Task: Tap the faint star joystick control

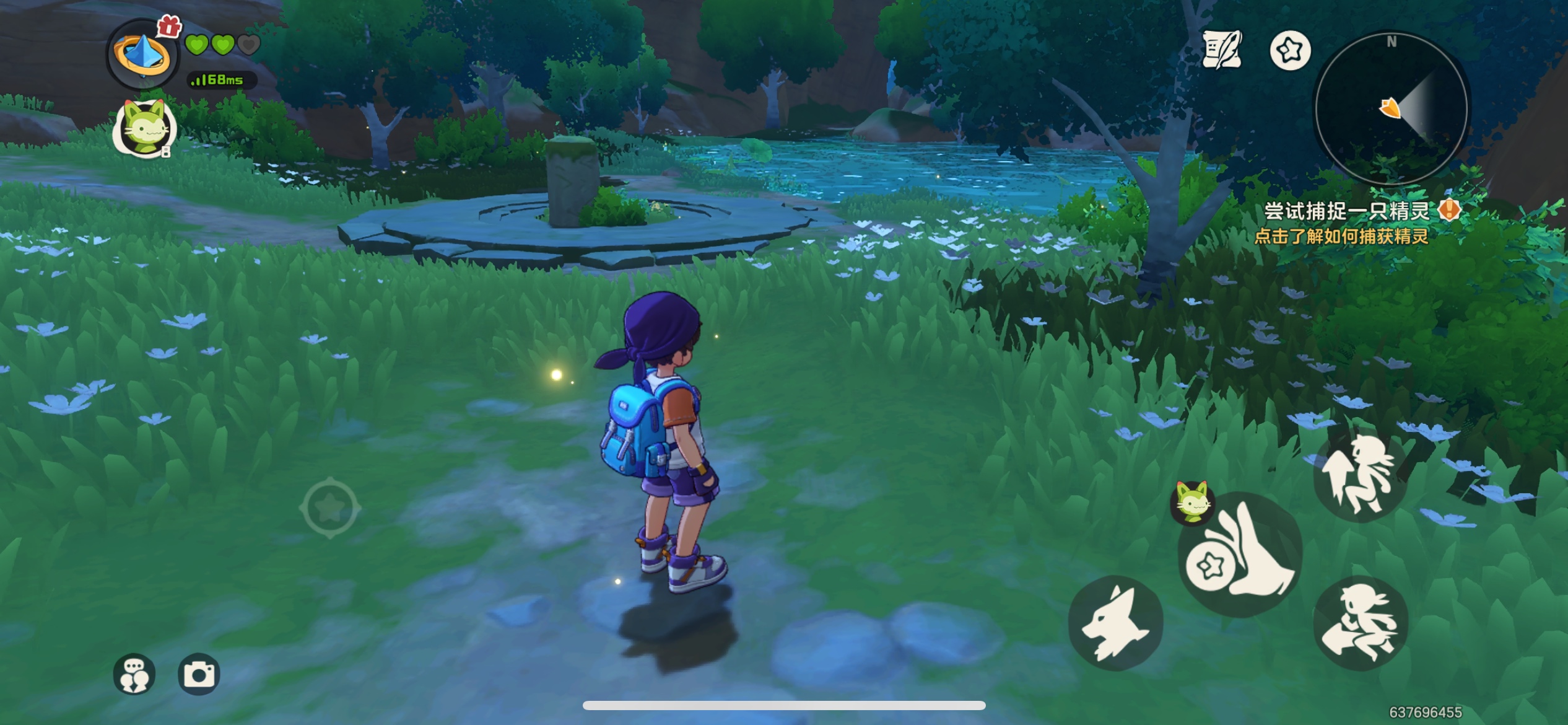Action: [x=330, y=508]
